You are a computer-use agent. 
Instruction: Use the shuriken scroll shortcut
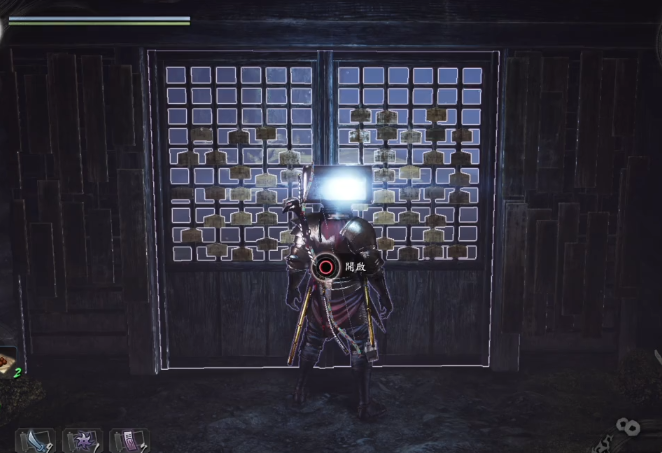[82, 441]
